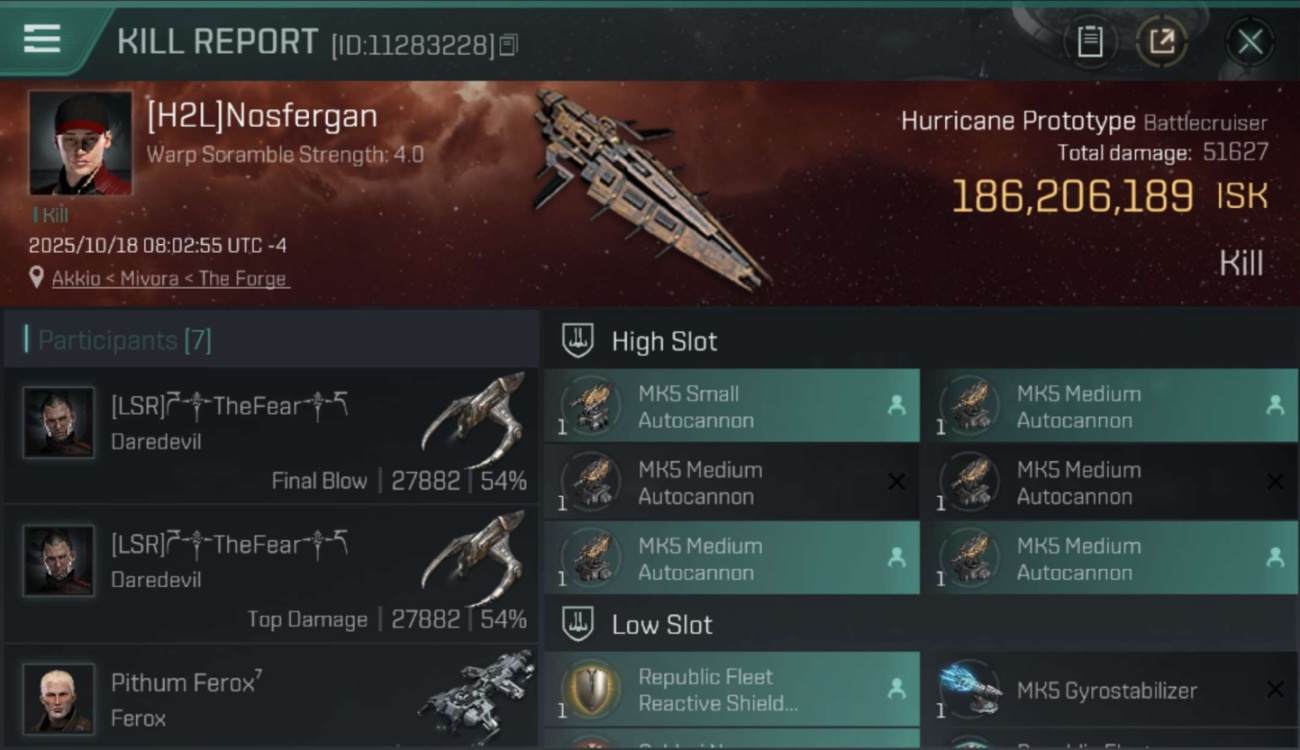1300x750 pixels.
Task: Select the Pithum Ferox participant row
Action: click(x=272, y=698)
